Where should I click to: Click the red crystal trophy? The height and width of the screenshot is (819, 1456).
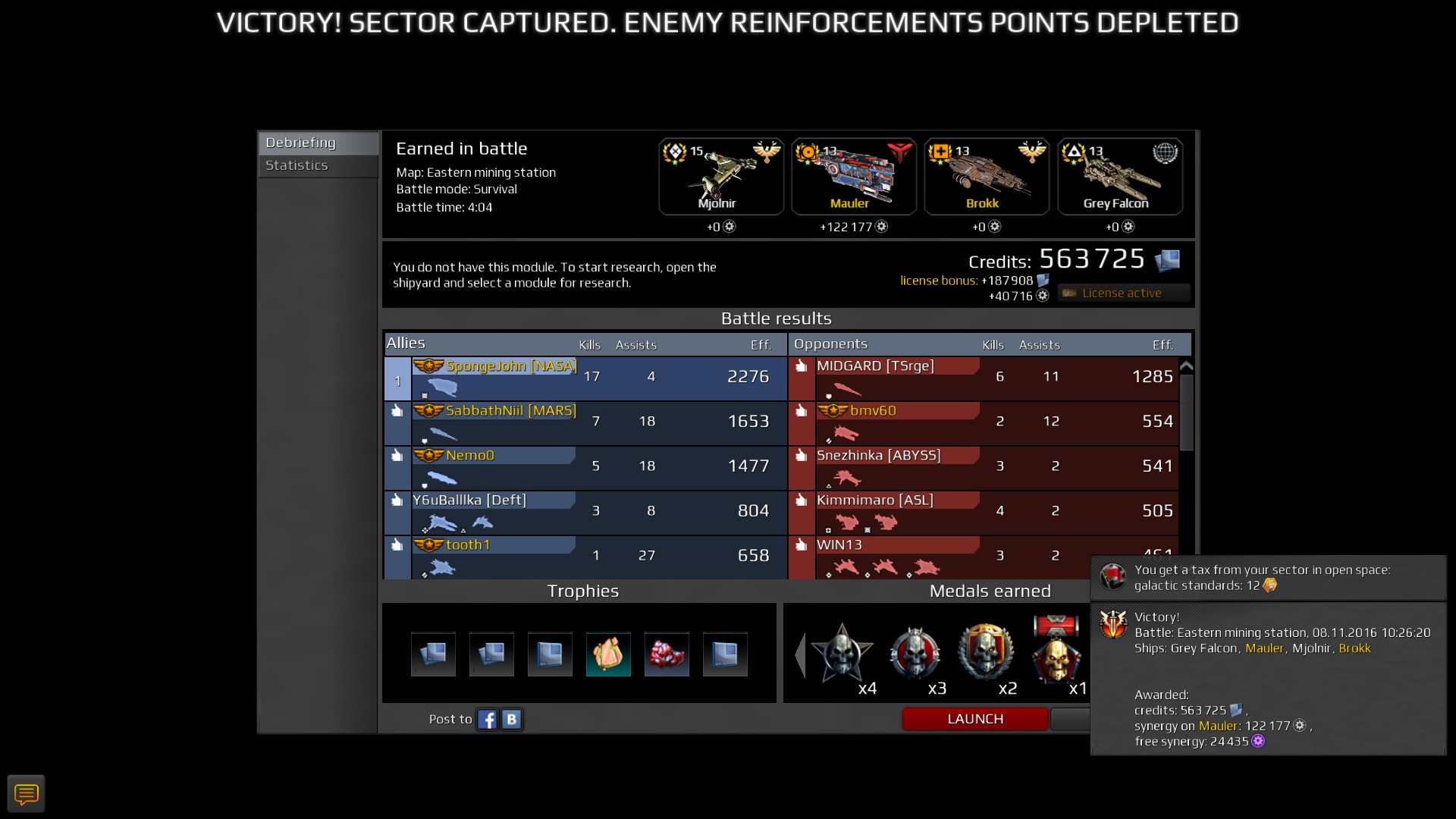[667, 654]
